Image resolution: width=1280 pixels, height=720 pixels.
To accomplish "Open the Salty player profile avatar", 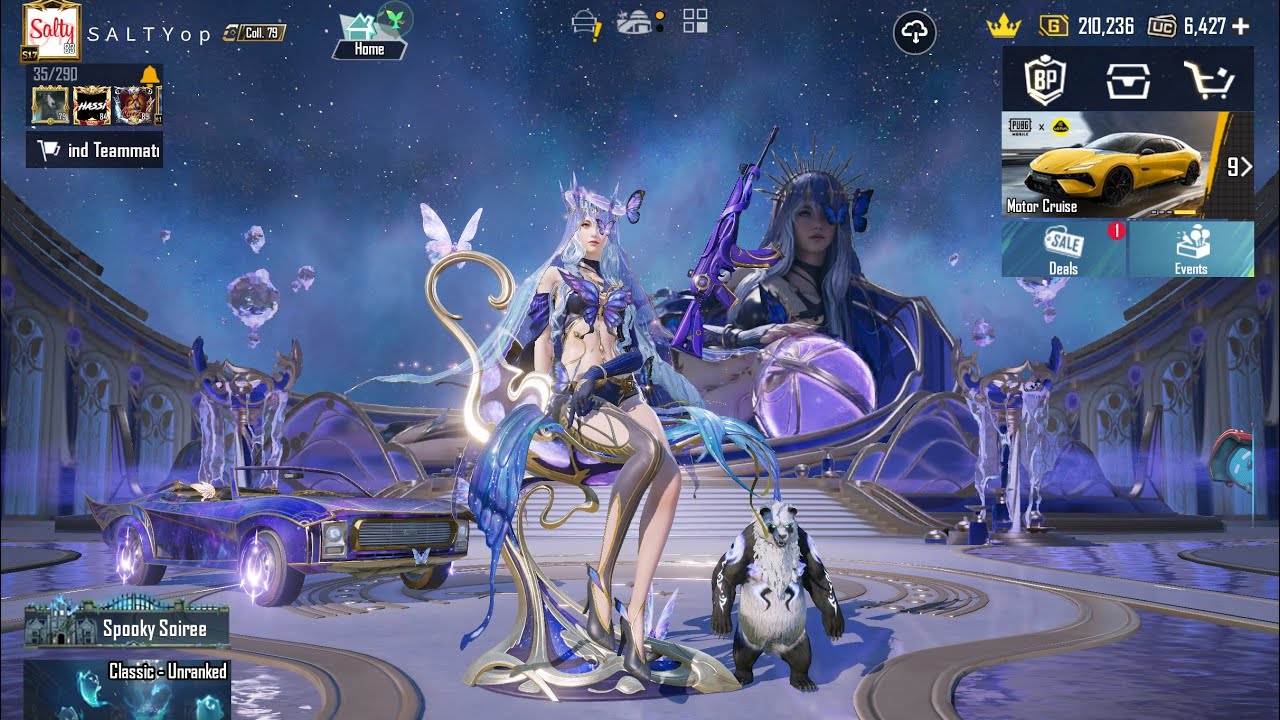I will [x=51, y=31].
